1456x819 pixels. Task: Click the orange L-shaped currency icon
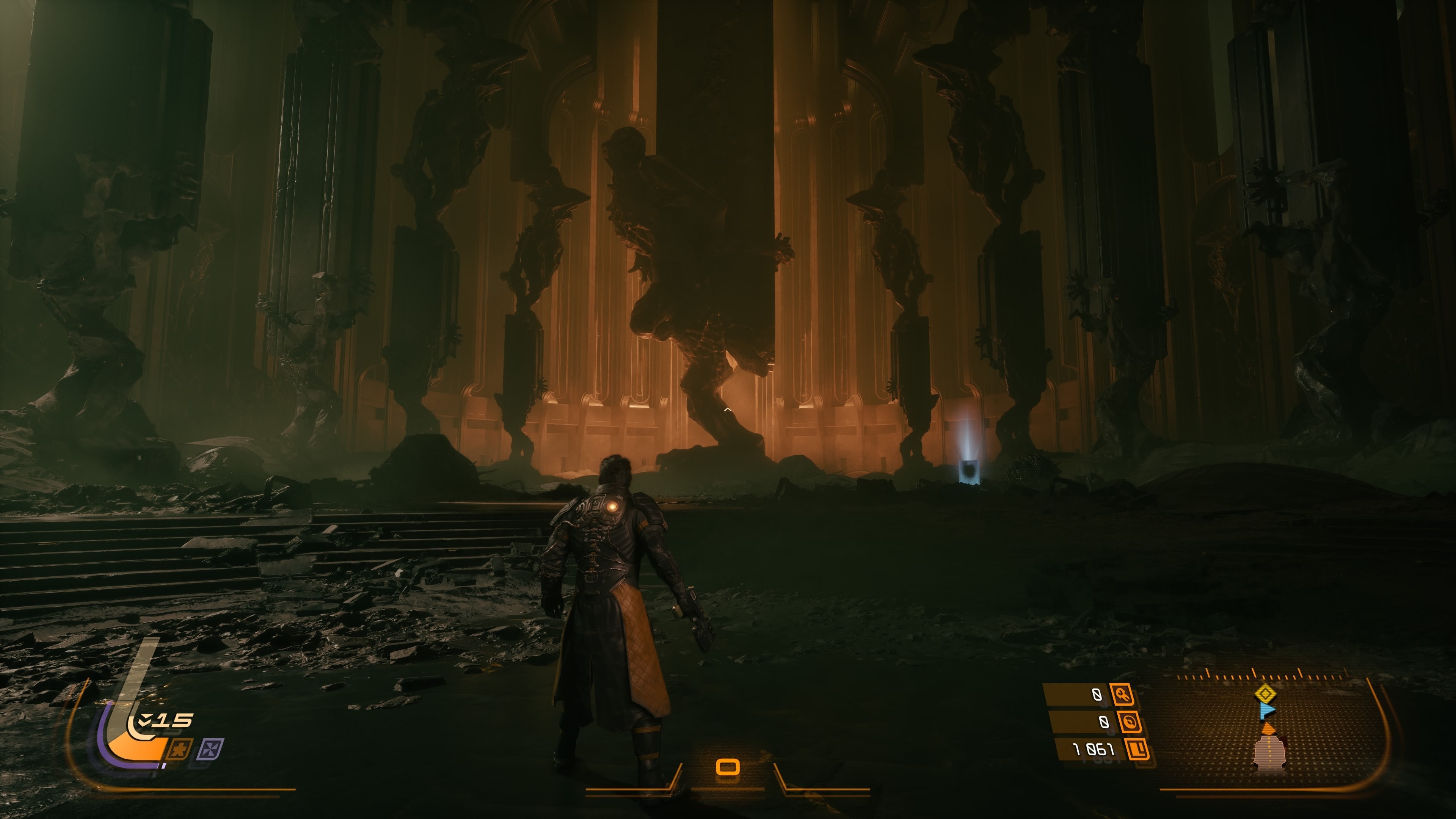(1137, 750)
